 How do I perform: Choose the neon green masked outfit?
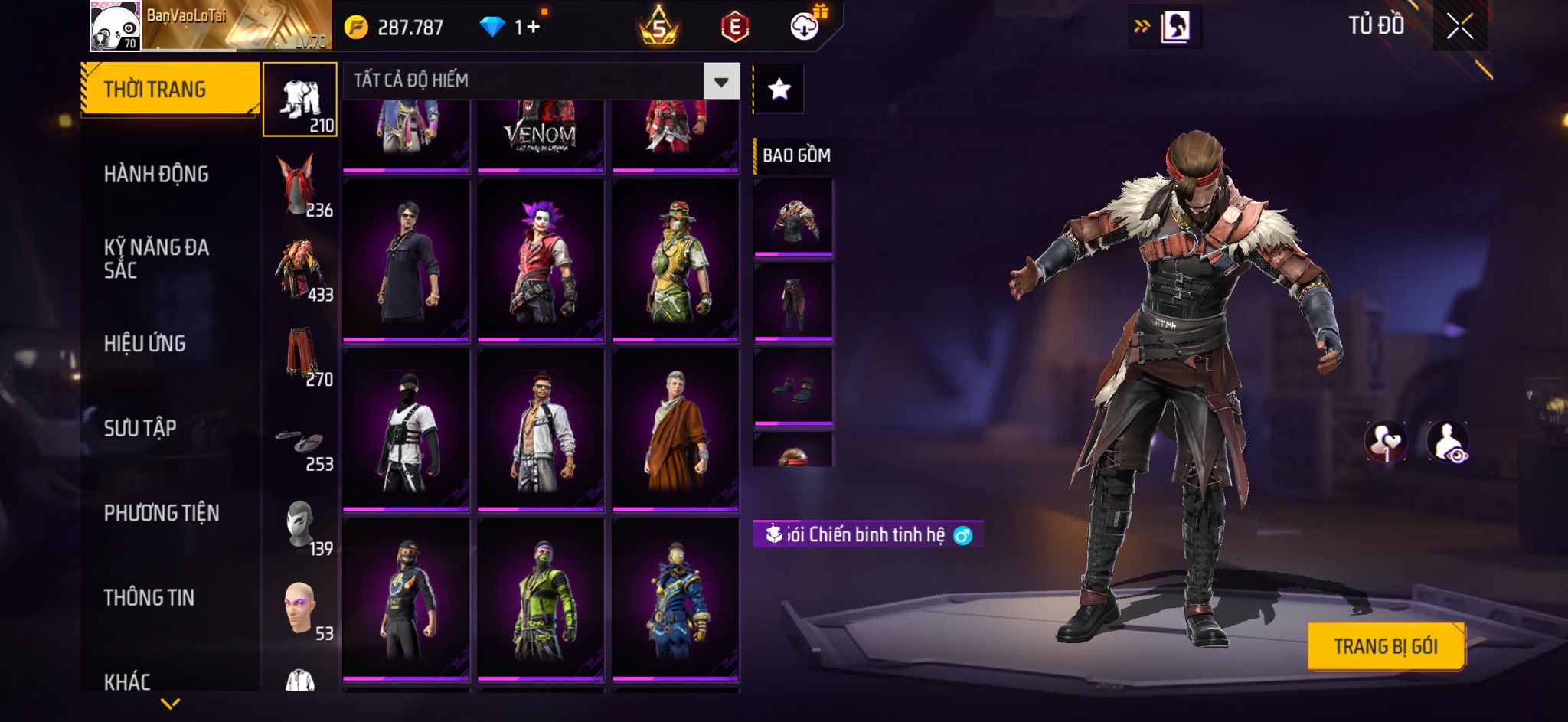coord(541,599)
